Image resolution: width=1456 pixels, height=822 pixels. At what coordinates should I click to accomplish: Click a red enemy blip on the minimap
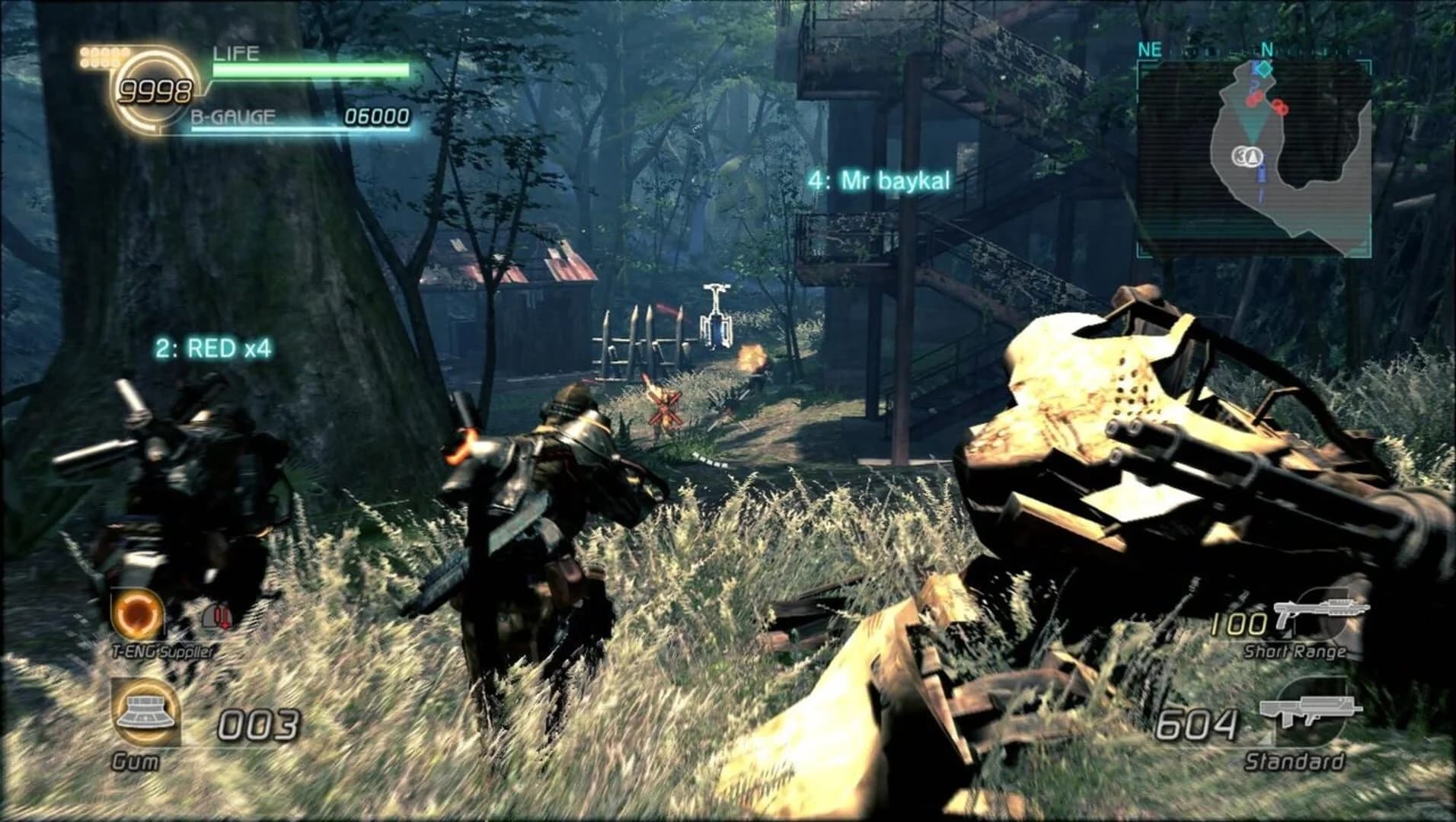pos(1280,107)
